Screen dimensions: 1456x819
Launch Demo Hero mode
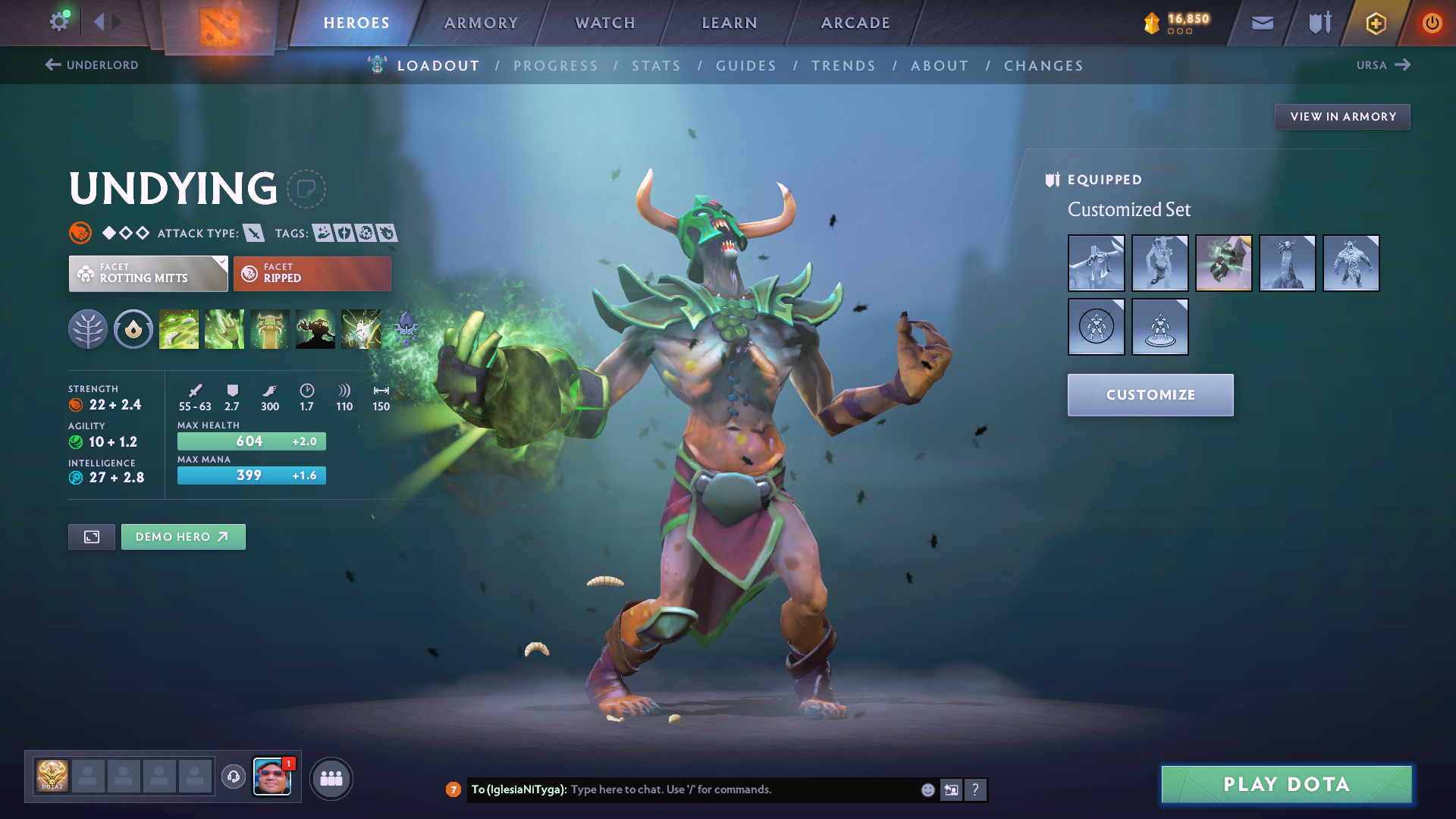tap(183, 537)
